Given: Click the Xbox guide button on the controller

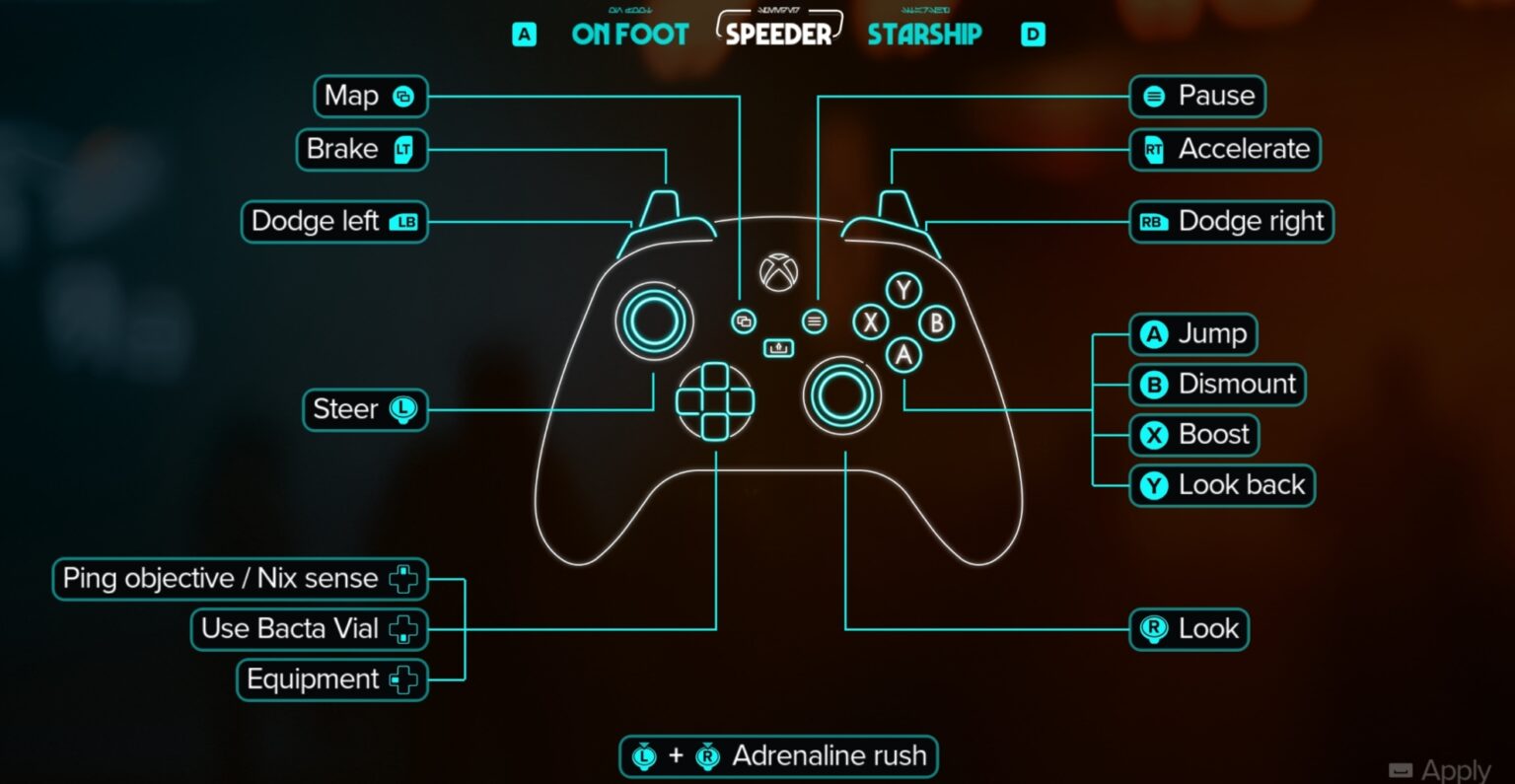Looking at the screenshot, I should [777, 272].
